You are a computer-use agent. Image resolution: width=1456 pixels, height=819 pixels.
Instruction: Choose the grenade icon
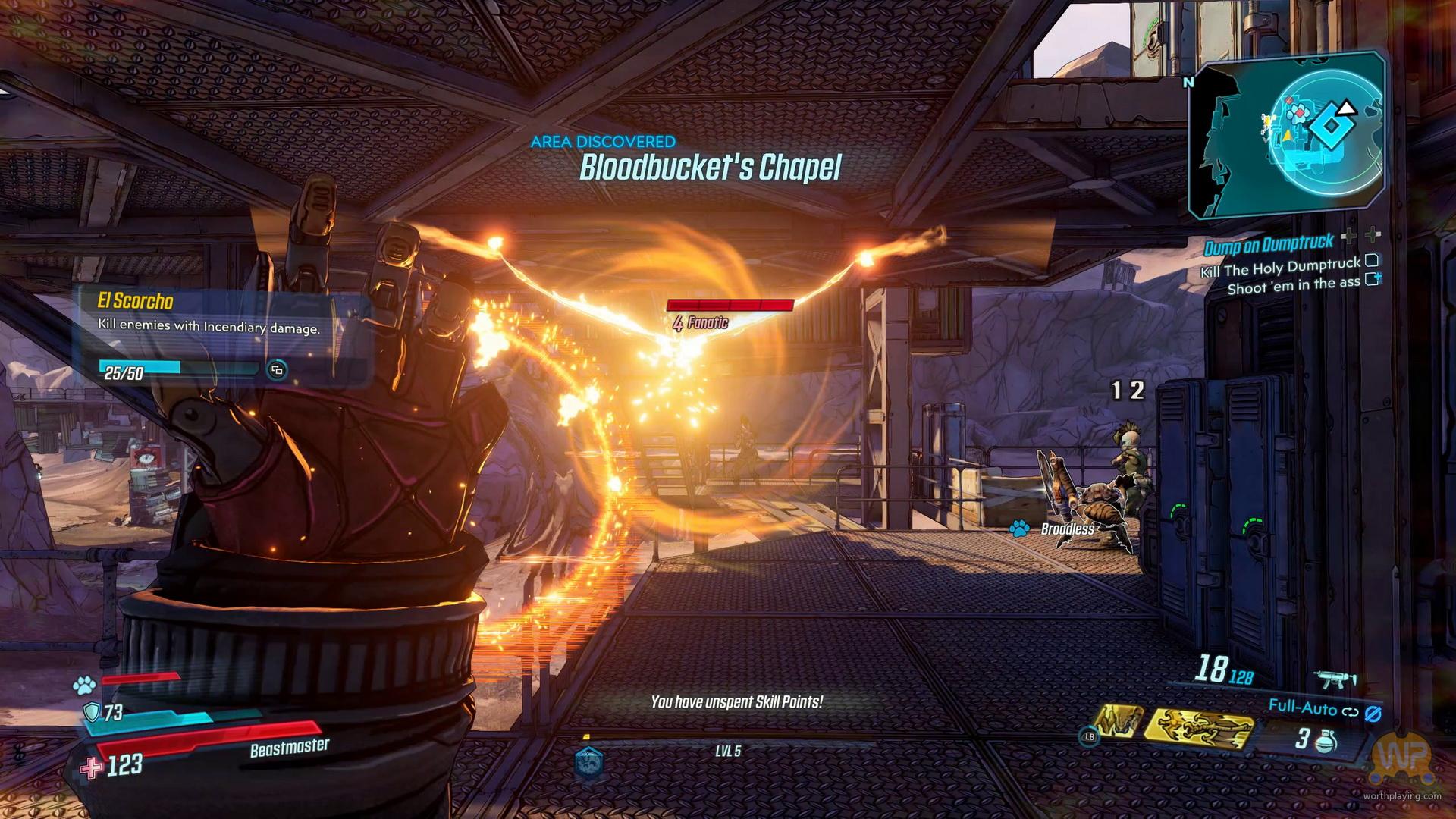tap(1327, 739)
